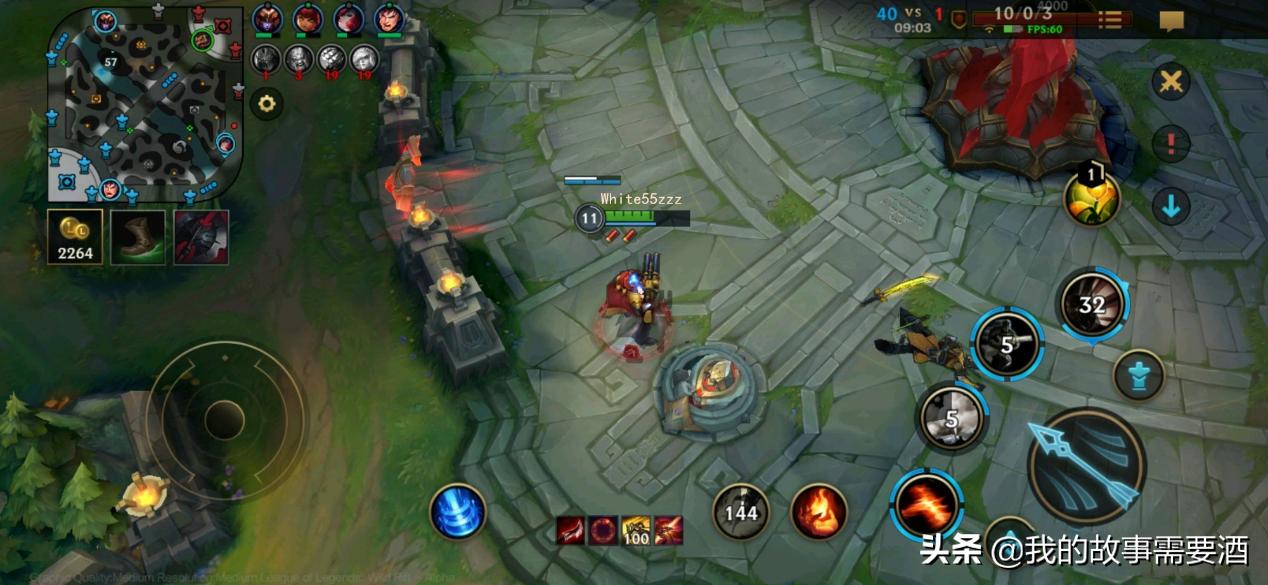Open the minimap
Image resolution: width=1268 pixels, height=585 pixels.
tap(145, 105)
